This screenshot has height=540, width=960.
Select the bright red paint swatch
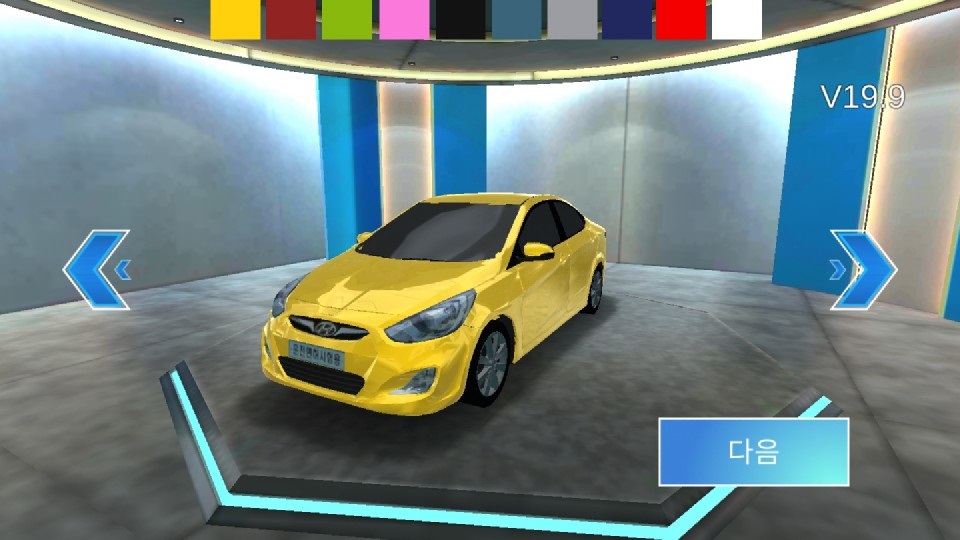pyautogui.click(x=681, y=19)
